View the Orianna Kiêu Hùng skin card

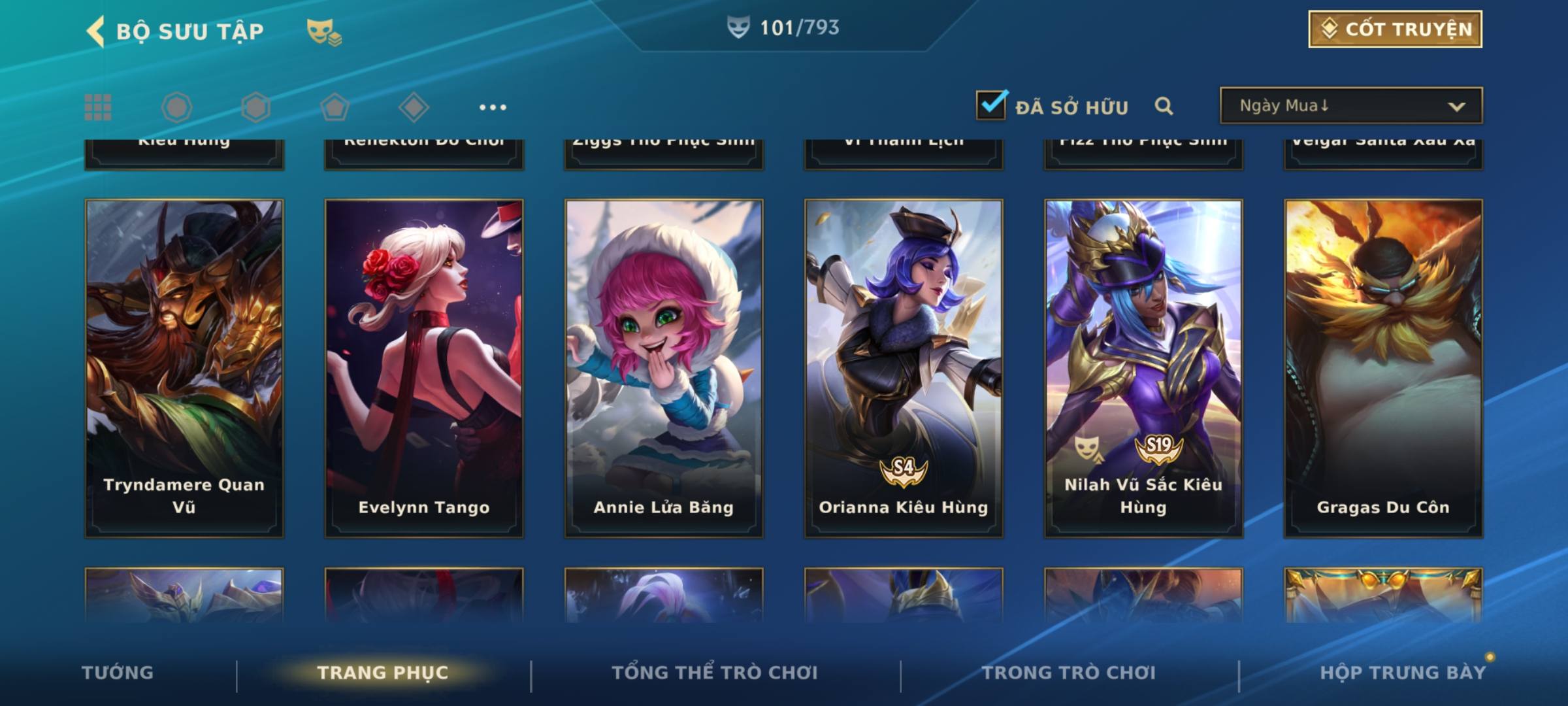[x=904, y=368]
